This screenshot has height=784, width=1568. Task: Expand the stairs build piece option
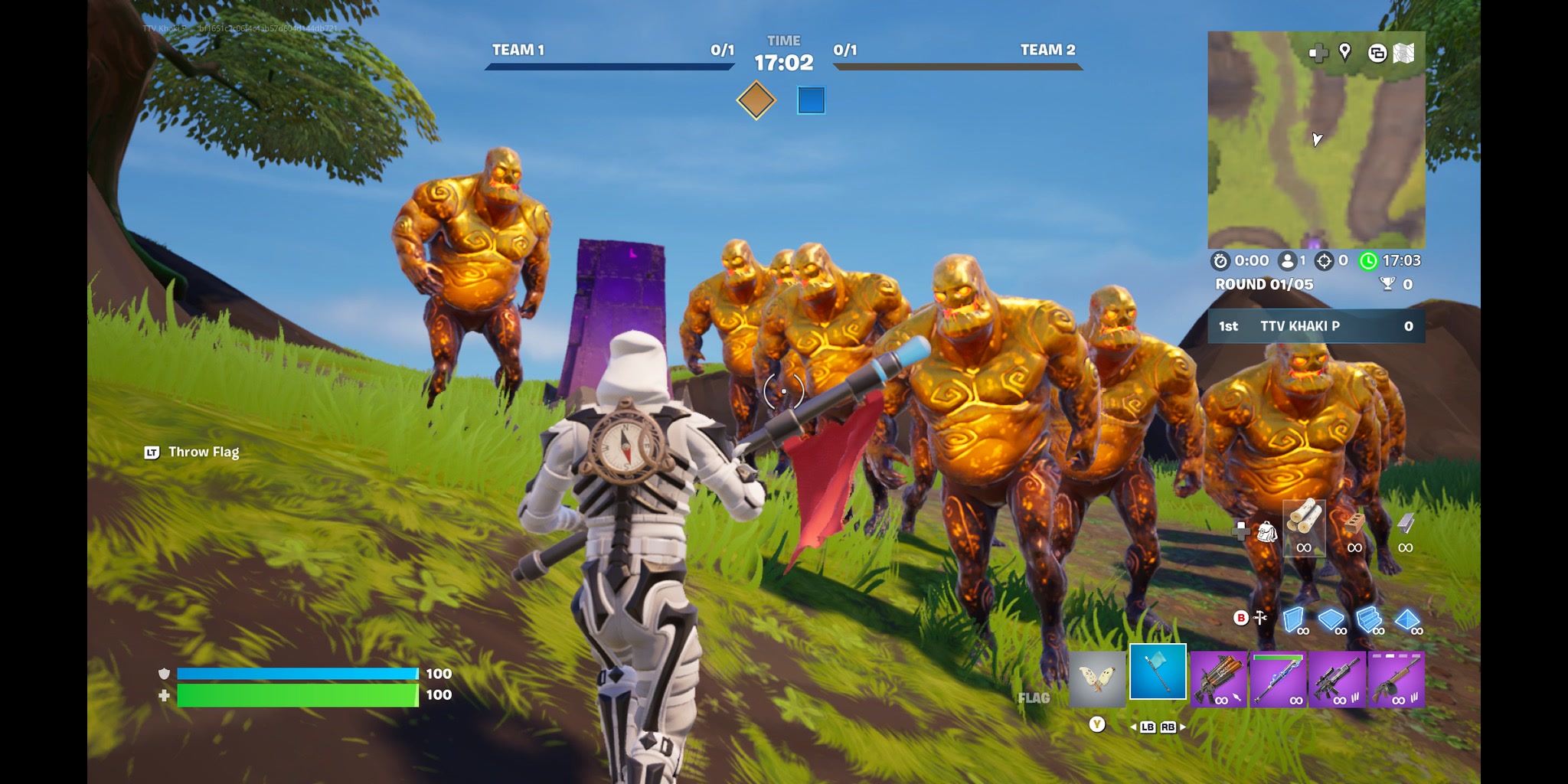[x=1369, y=620]
